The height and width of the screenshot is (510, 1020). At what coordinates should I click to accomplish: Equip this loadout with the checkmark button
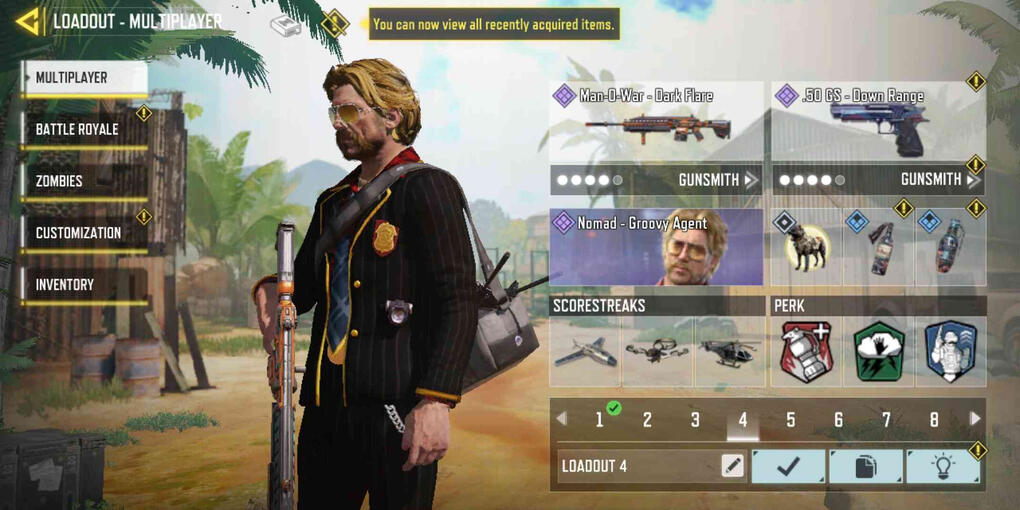(x=788, y=466)
